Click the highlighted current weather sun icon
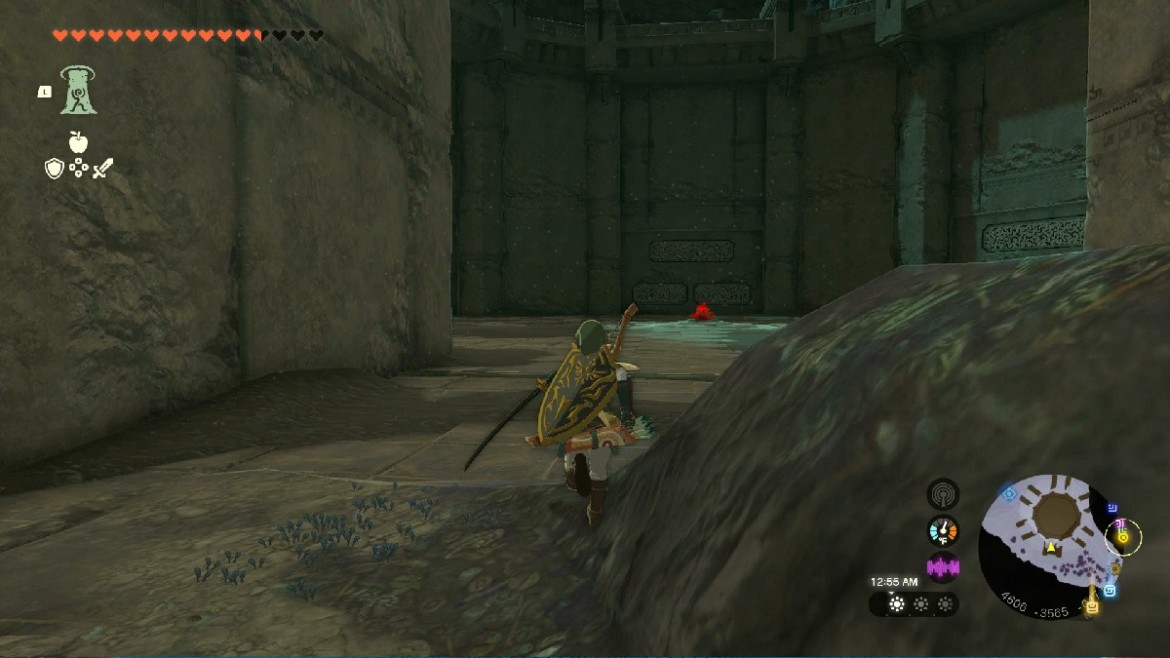The width and height of the screenshot is (1170, 658). click(896, 604)
